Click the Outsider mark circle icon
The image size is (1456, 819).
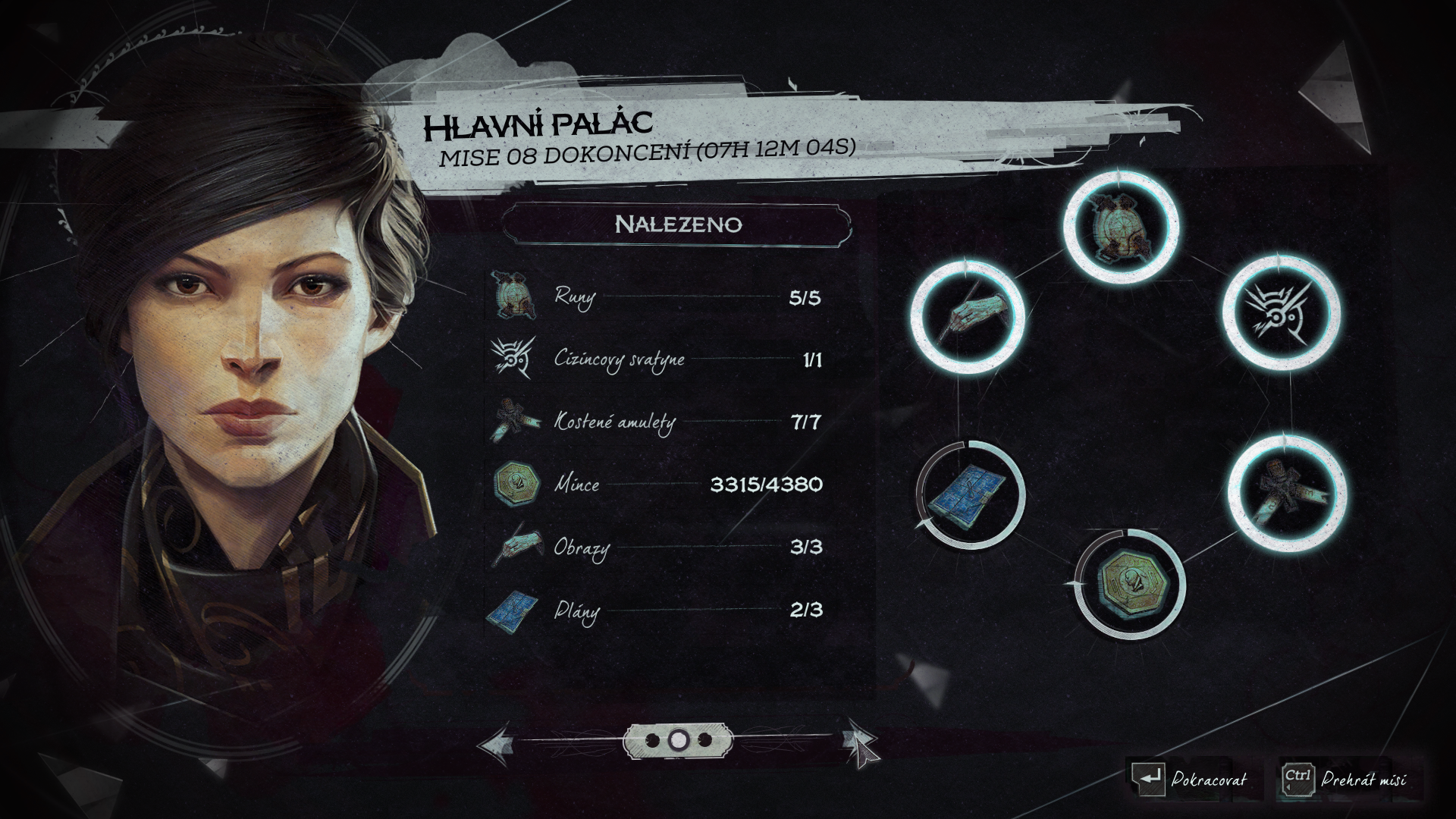pyautogui.click(x=1282, y=313)
